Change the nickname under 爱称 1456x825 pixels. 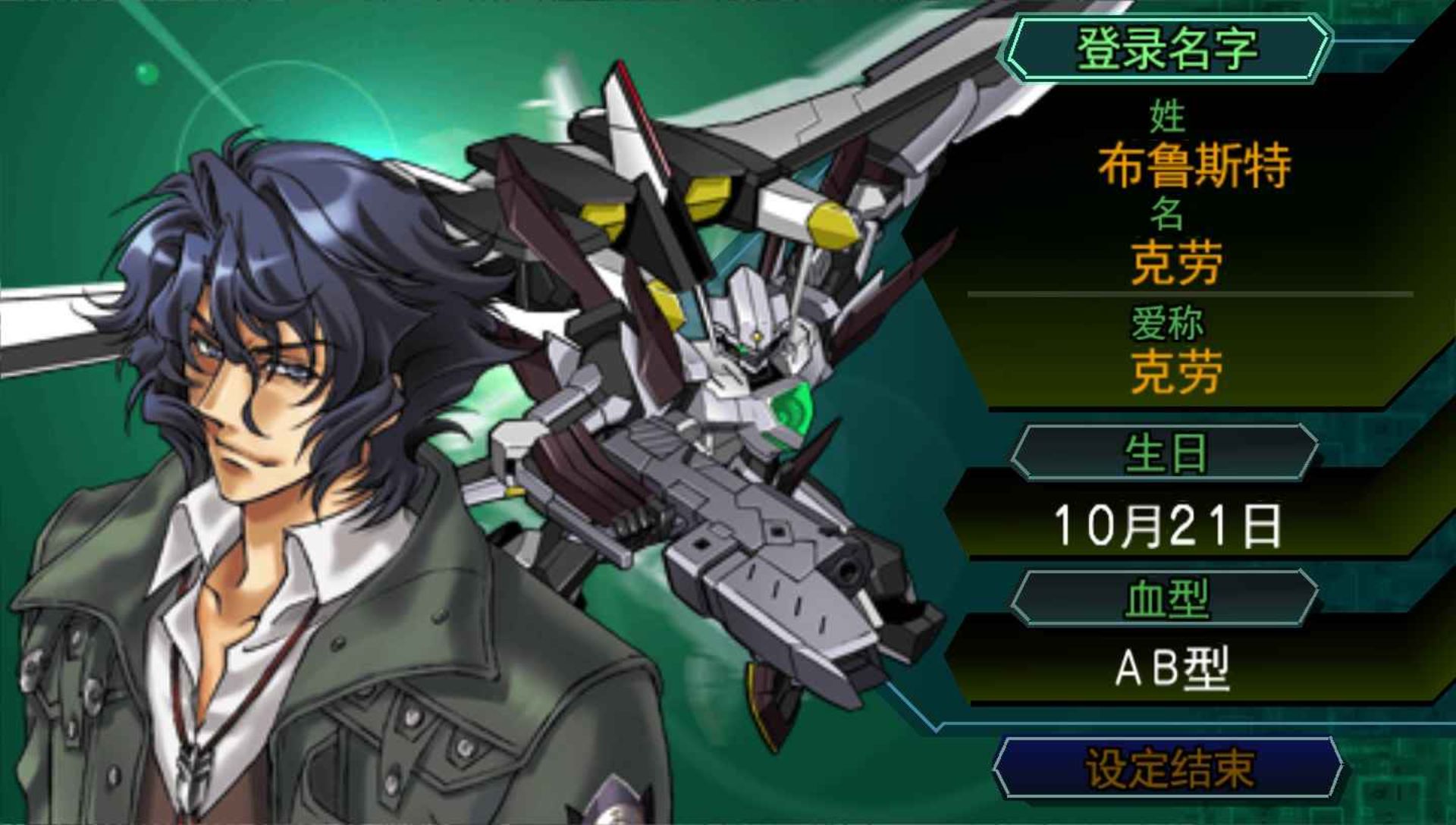click(x=1175, y=372)
